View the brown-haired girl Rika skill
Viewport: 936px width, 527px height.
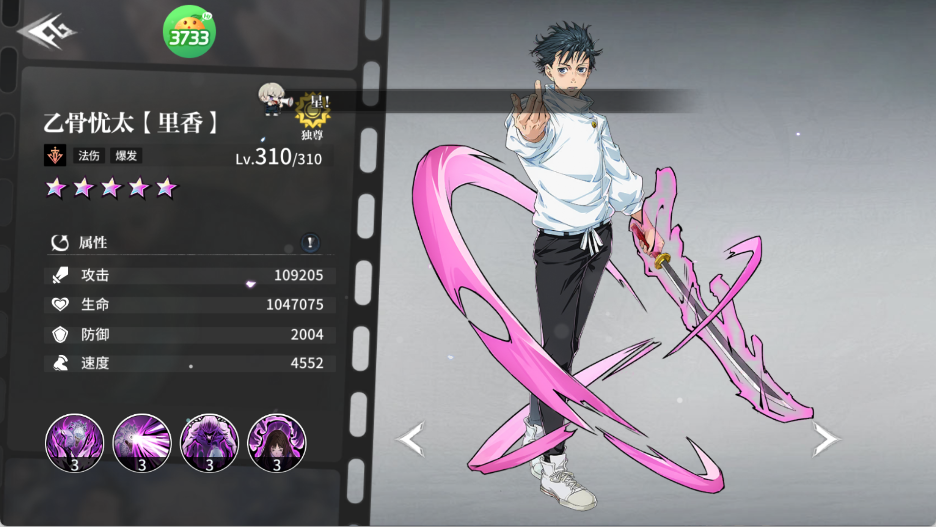point(276,443)
